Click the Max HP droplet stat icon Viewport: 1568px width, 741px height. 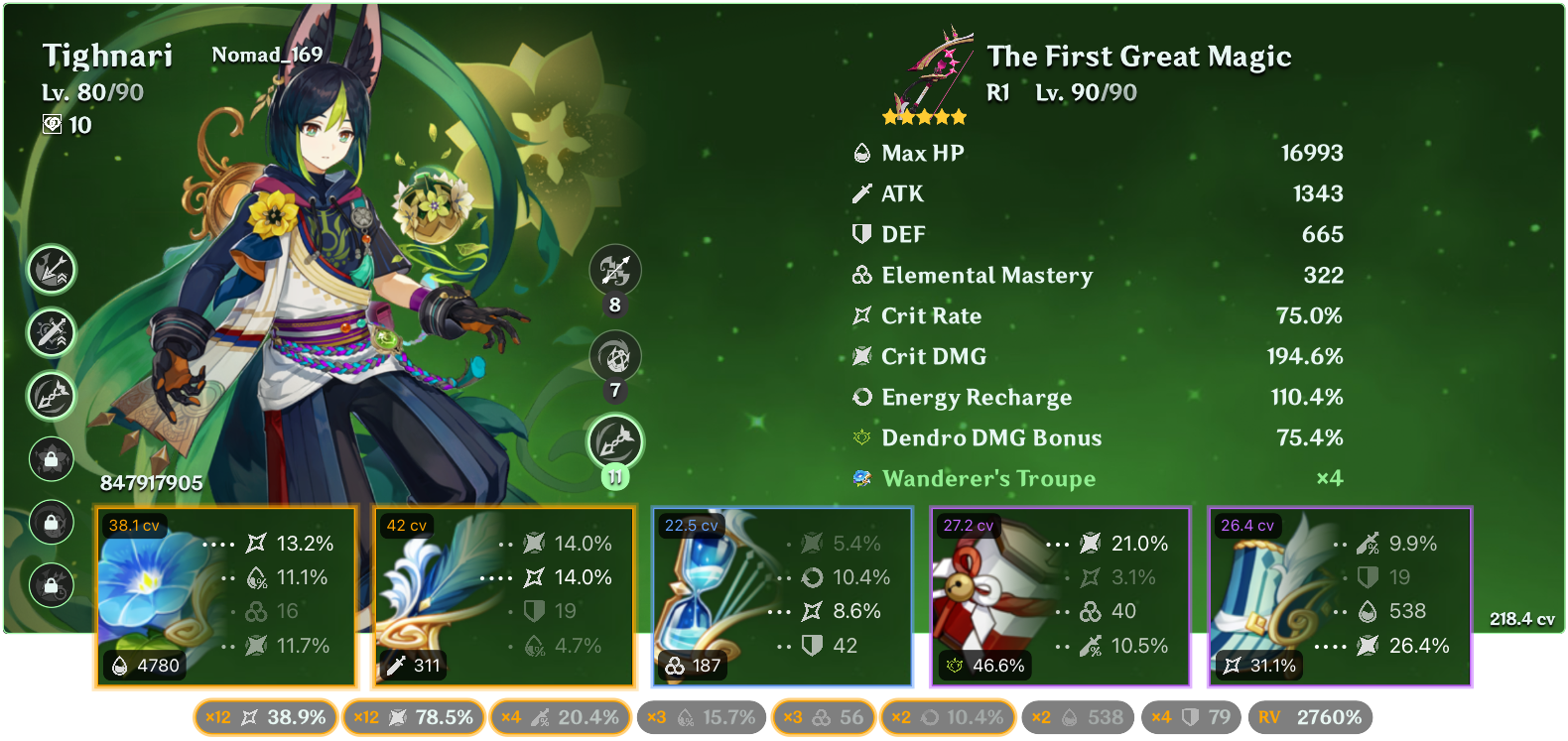coord(860,154)
